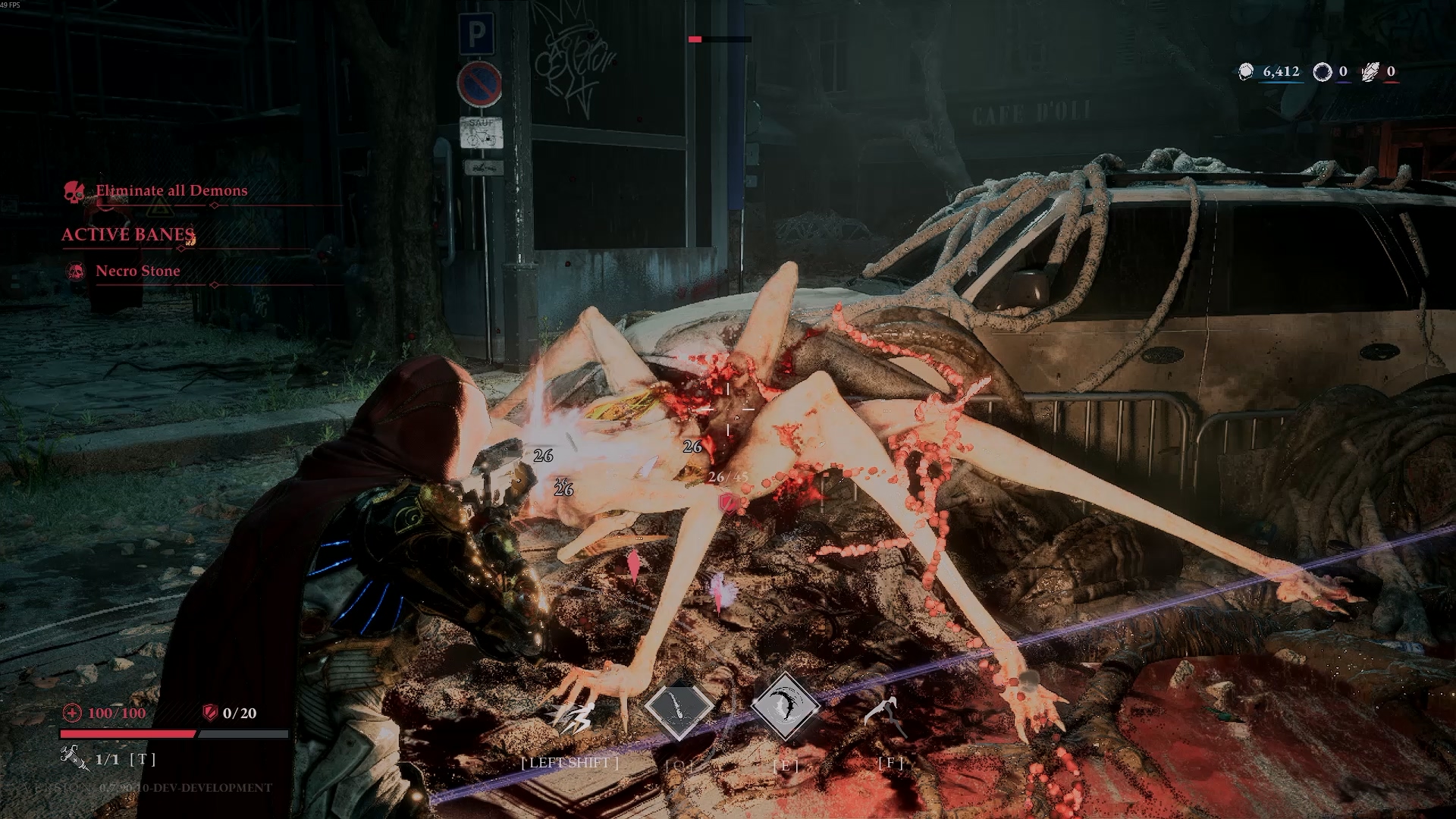The height and width of the screenshot is (819, 1456).
Task: Activate the dash ability icon
Action: tap(573, 716)
